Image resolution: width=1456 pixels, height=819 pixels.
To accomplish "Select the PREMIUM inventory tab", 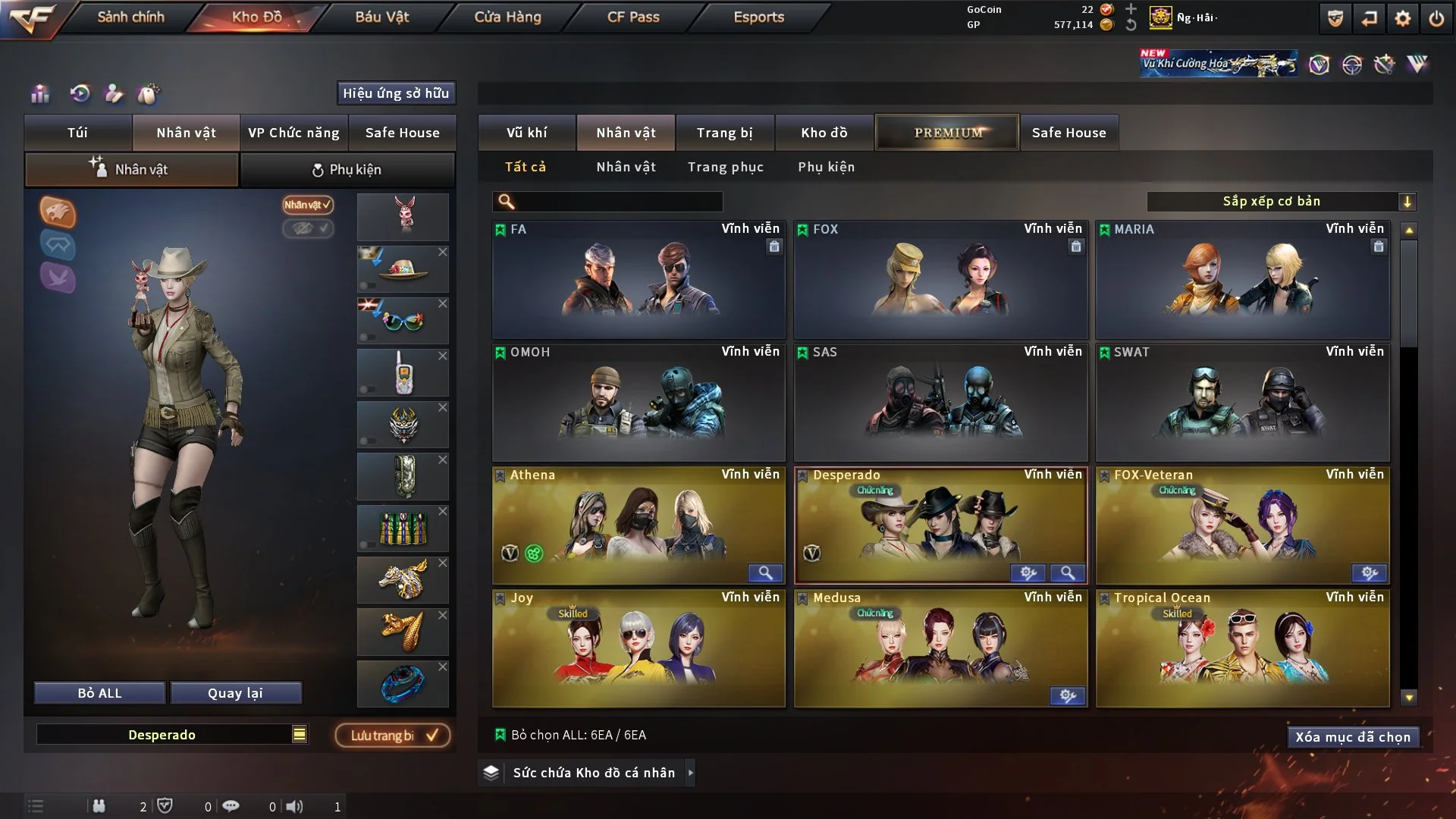I will (946, 132).
